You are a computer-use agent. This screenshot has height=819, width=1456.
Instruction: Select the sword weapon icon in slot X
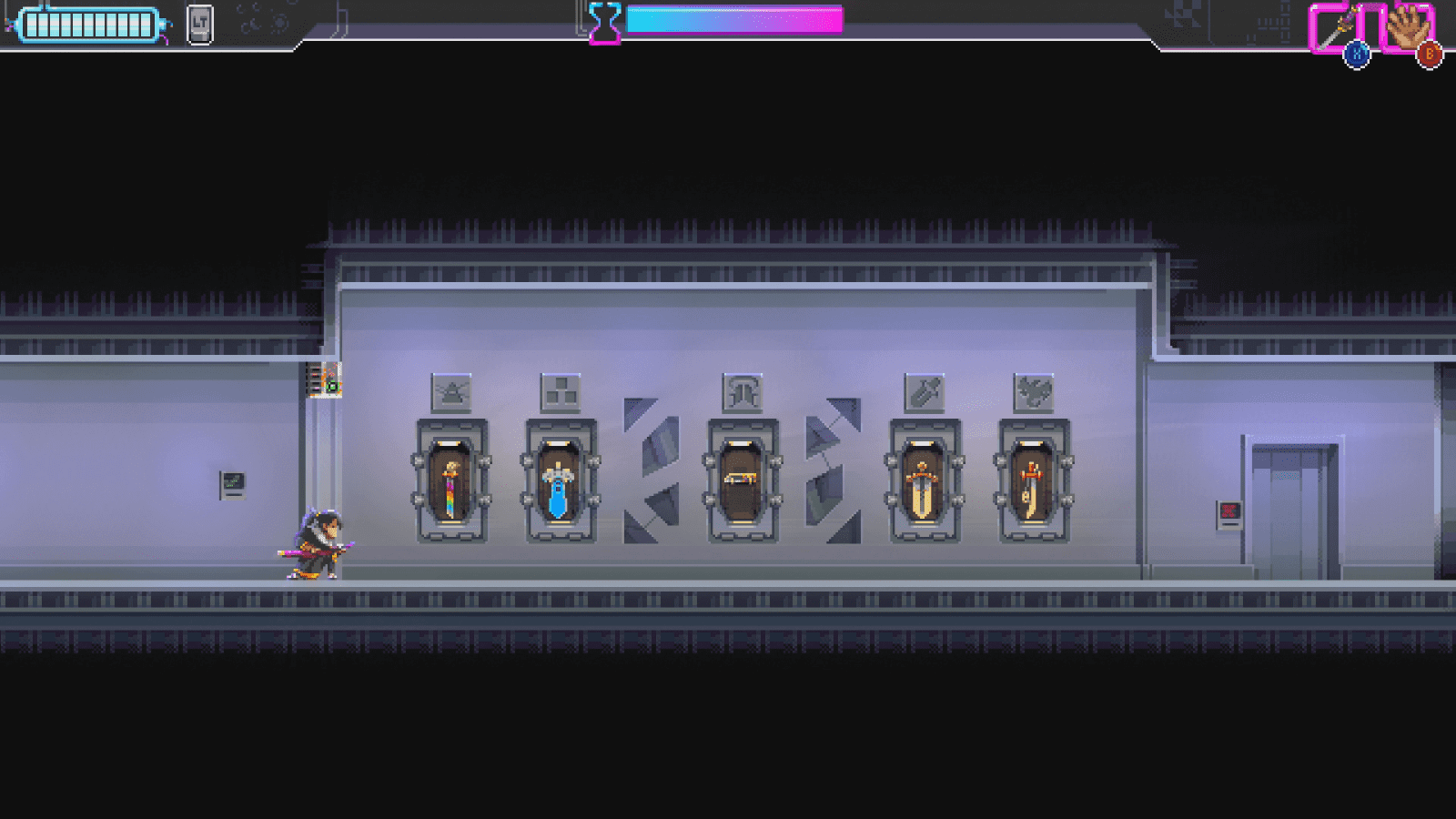coord(1334,23)
